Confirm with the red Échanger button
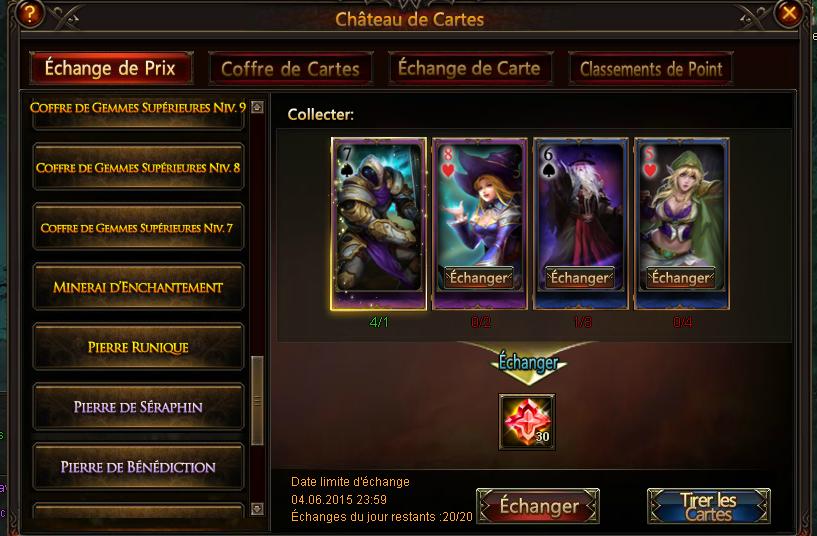This screenshot has width=817, height=536. [x=538, y=506]
